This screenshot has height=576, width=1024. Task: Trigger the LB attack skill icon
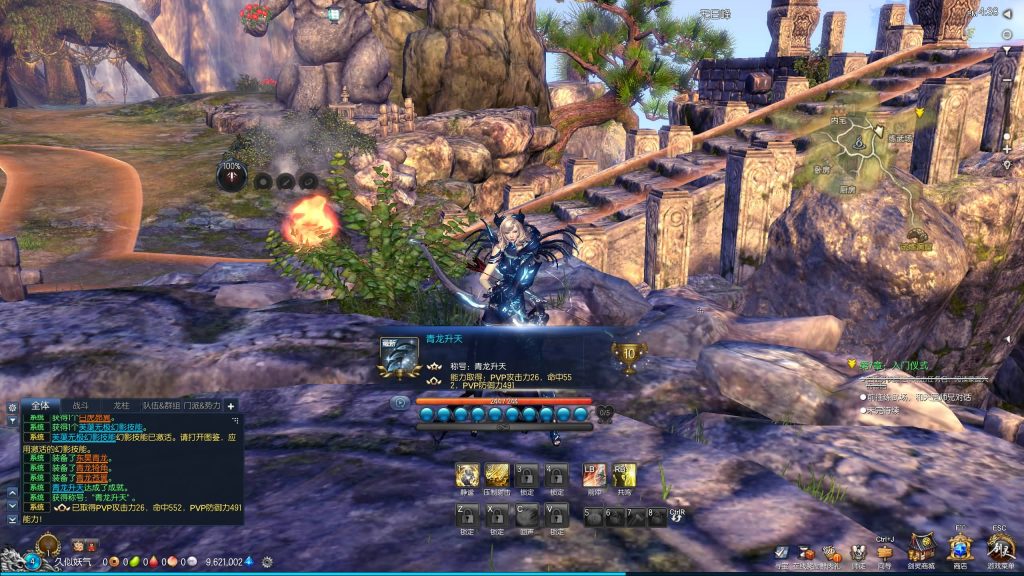(594, 474)
